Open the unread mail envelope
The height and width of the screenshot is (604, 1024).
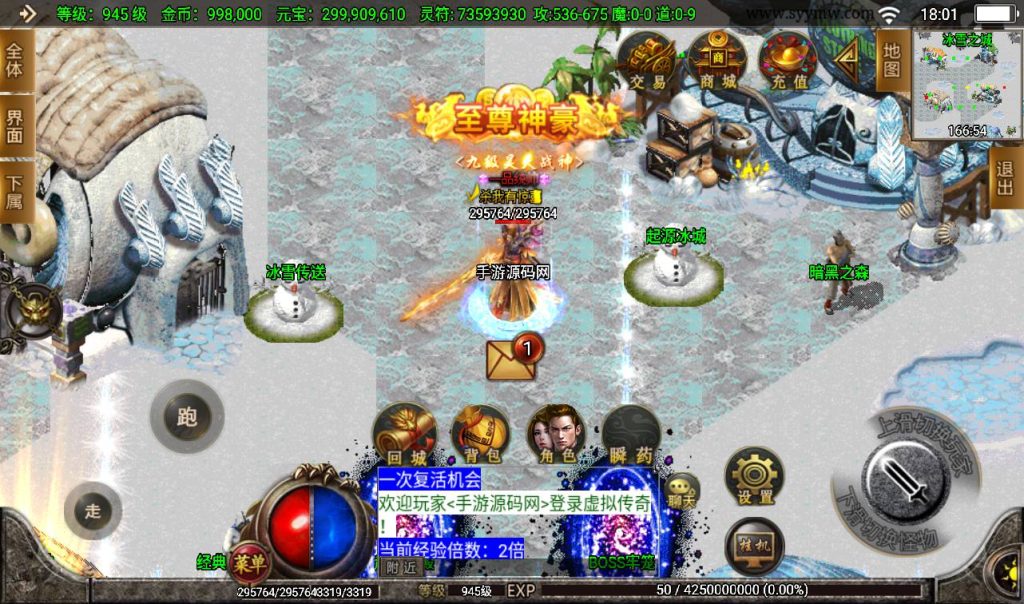pos(511,358)
